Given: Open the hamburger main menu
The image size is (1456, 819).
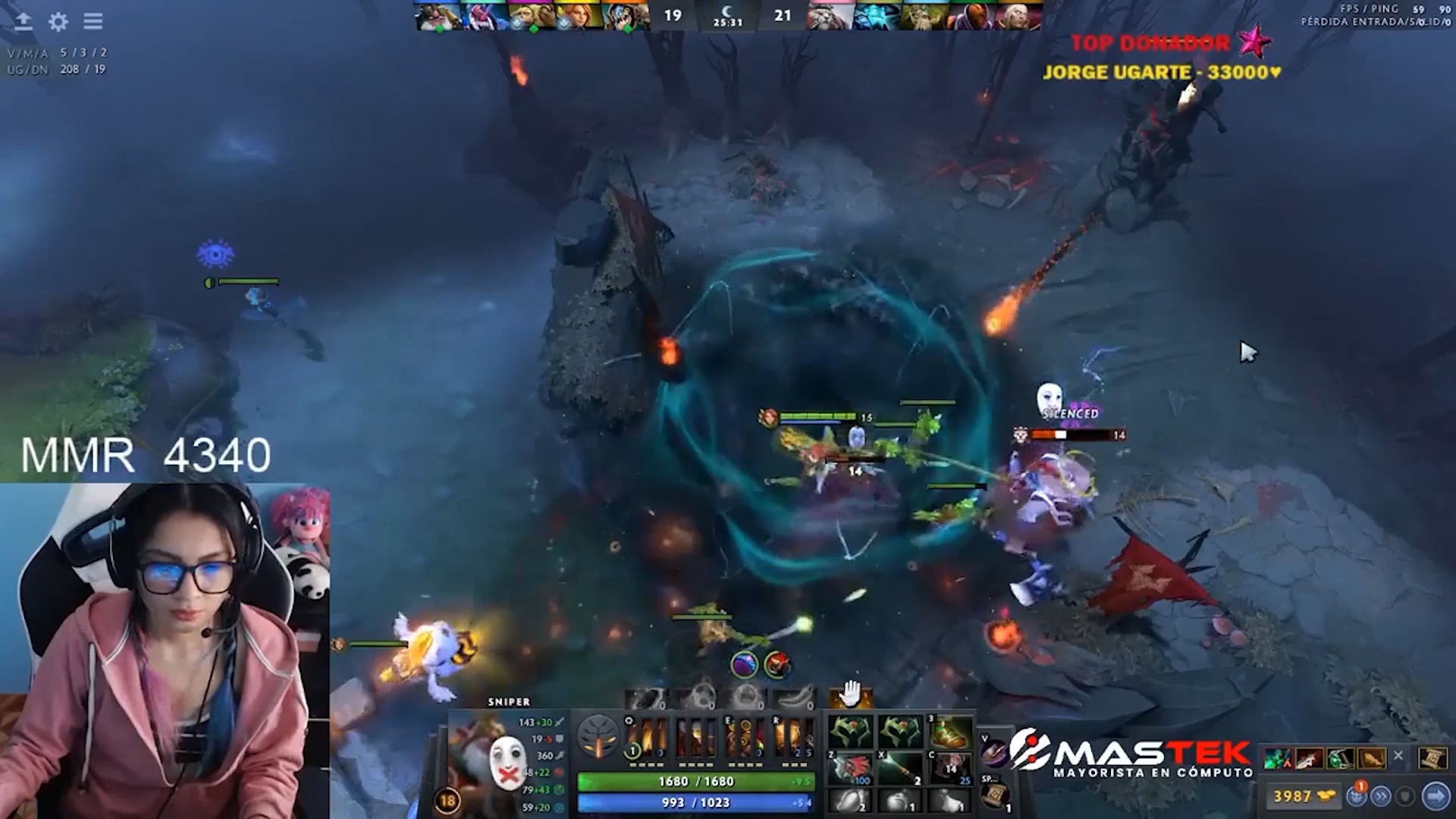Looking at the screenshot, I should point(93,21).
